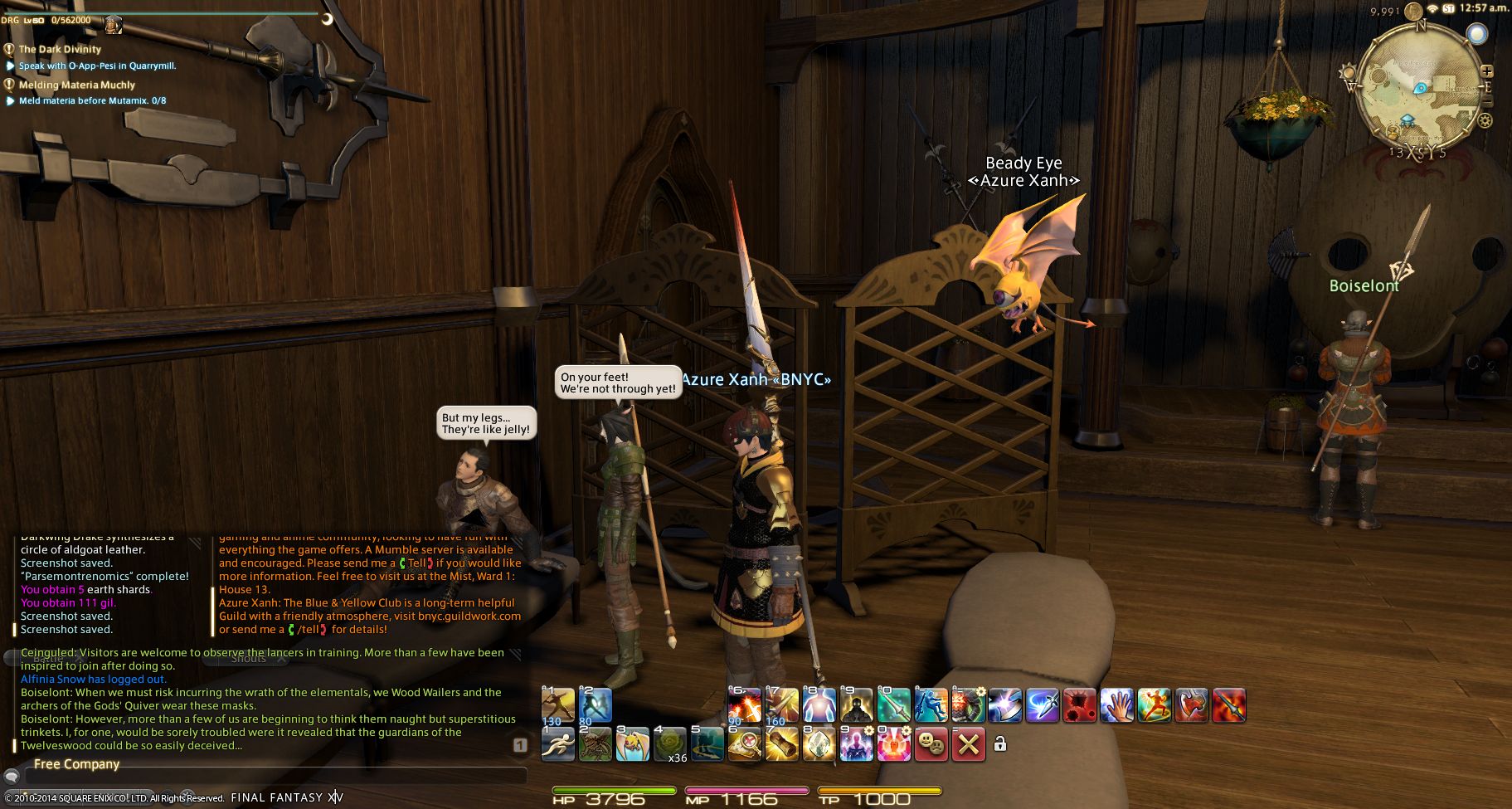Click the chat input field
Viewport: 1512px width, 809px height.
pyautogui.click(x=274, y=777)
